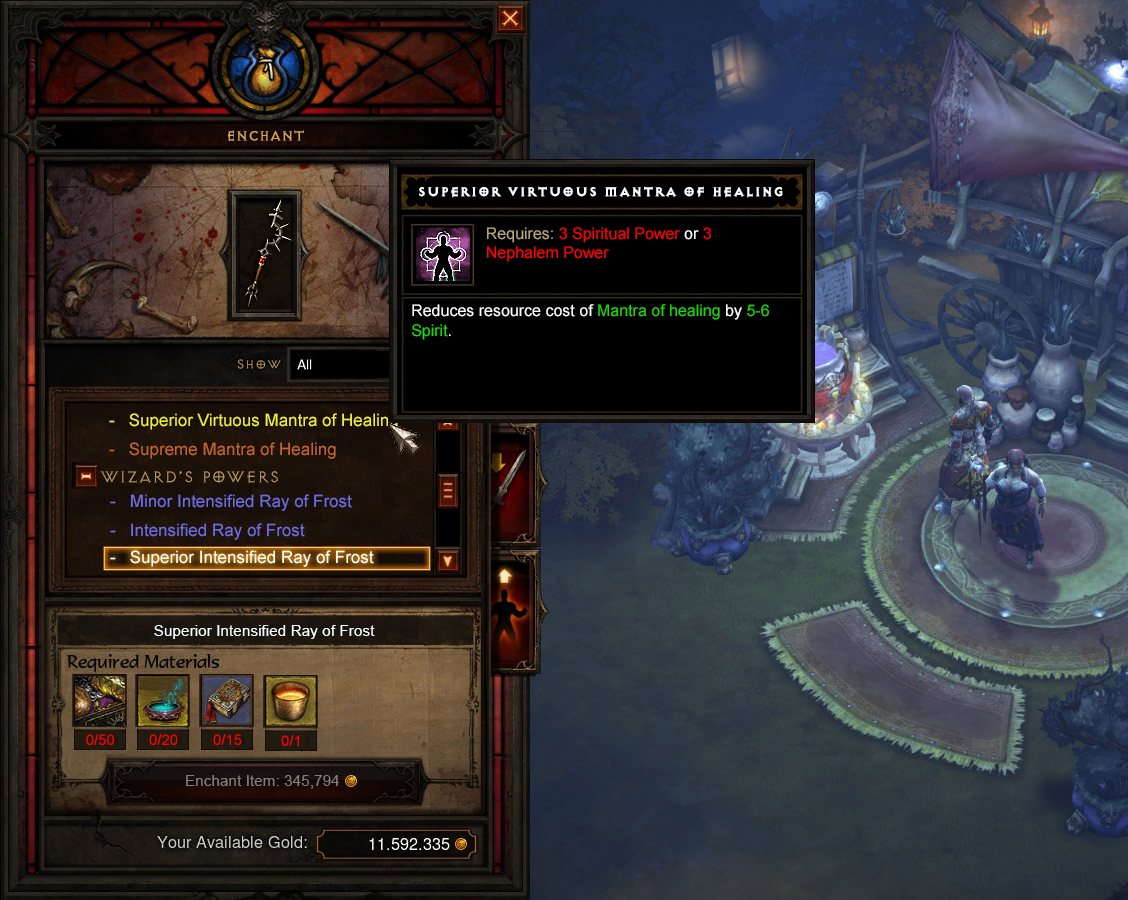Pick the Intensified Ray of Frost entry
Screen dimensions: 1128x900
217,530
